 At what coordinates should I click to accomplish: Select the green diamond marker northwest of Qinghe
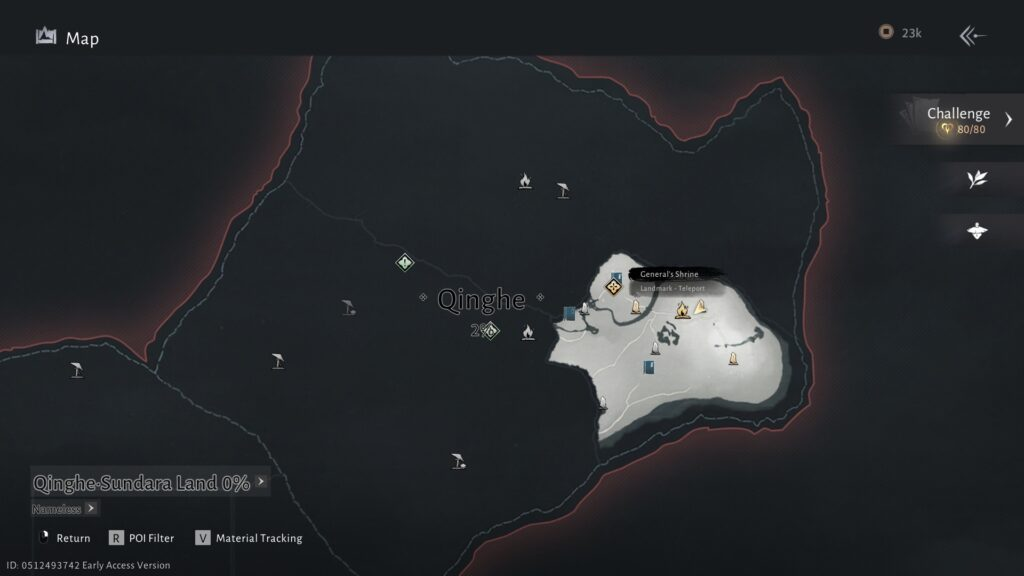point(404,262)
